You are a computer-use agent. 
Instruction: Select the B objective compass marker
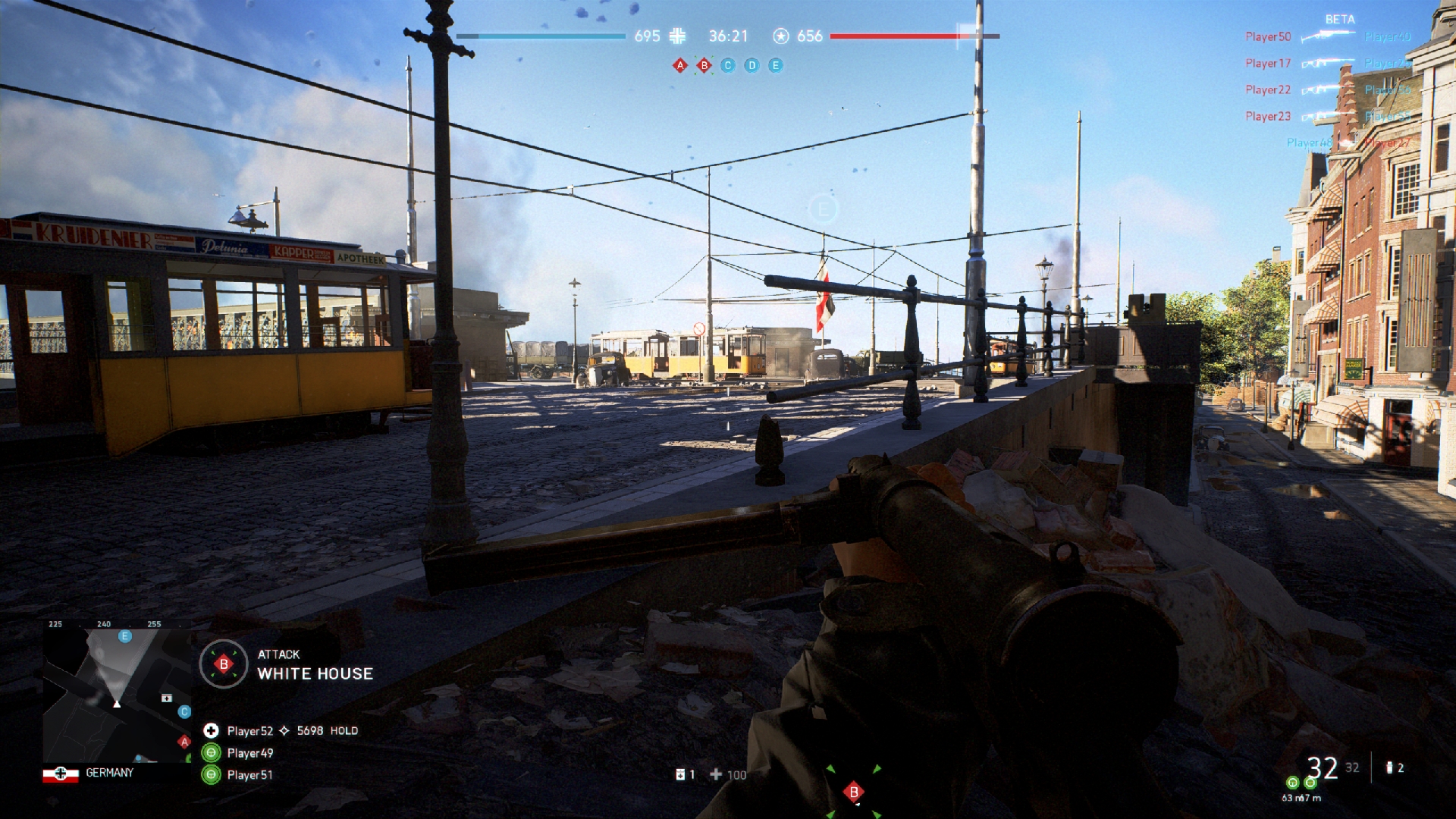click(854, 792)
